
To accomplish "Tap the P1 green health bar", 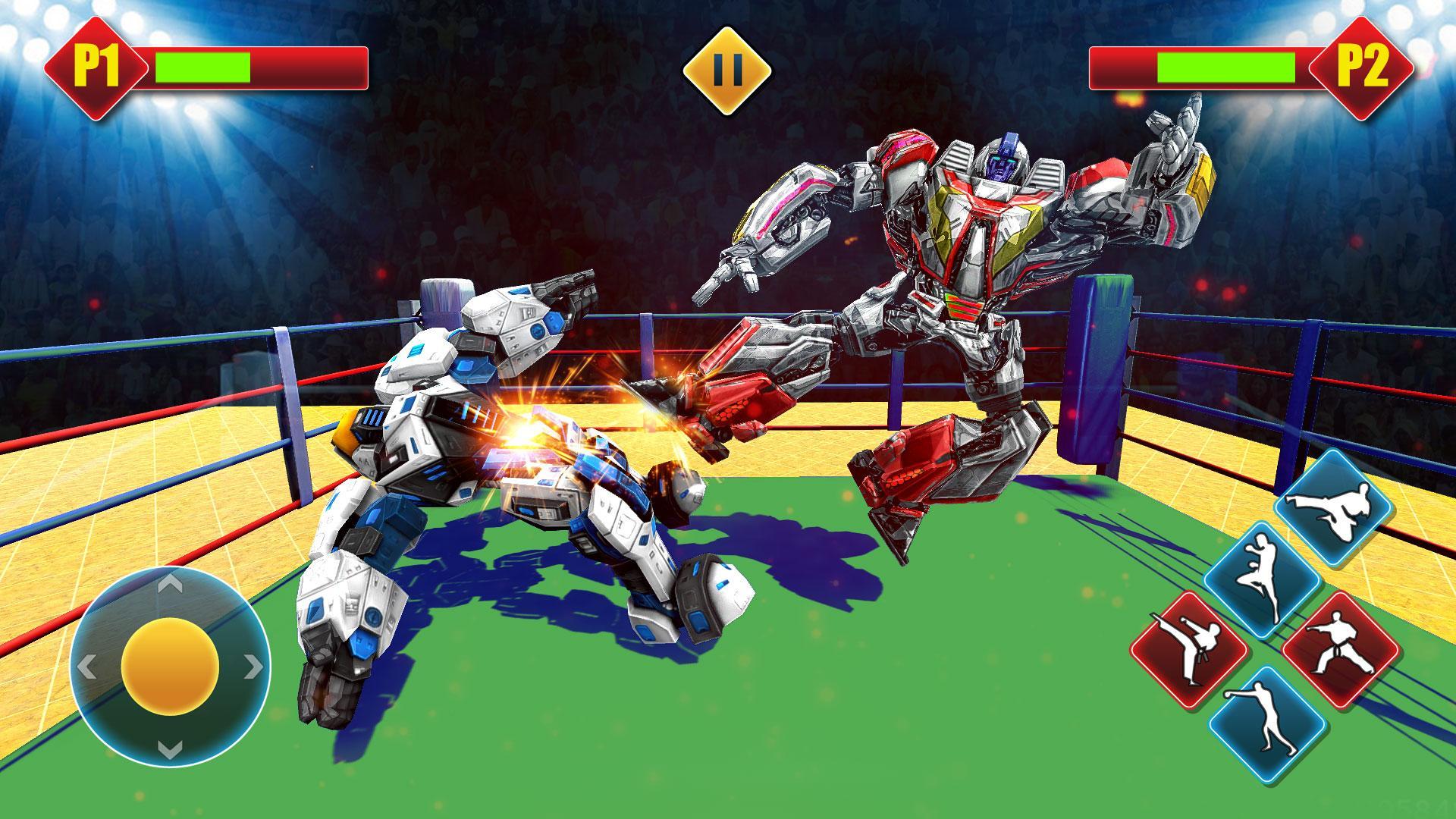I will [201, 68].
